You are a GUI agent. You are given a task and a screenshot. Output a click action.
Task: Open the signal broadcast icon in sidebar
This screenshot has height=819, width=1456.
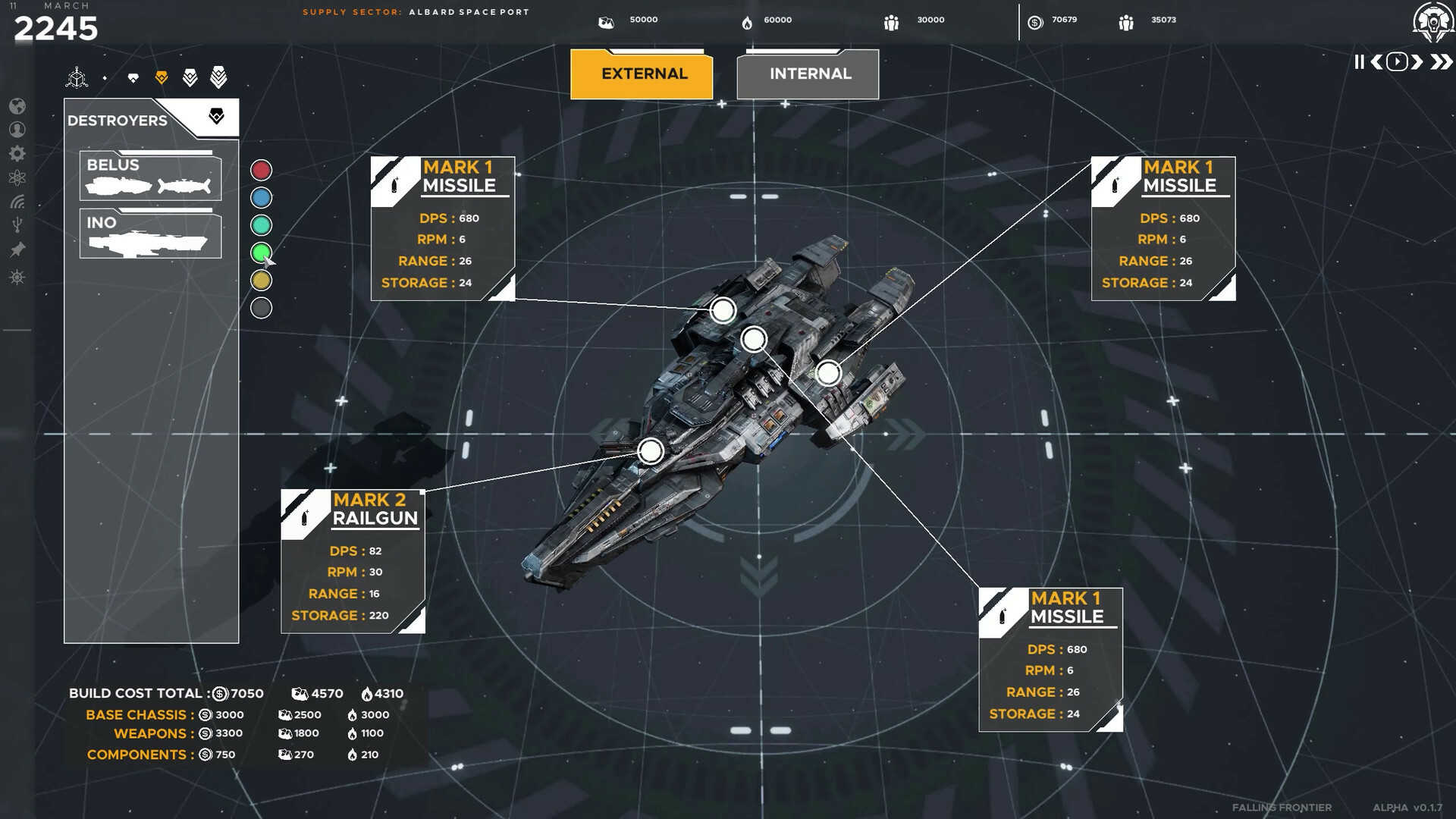(x=17, y=202)
